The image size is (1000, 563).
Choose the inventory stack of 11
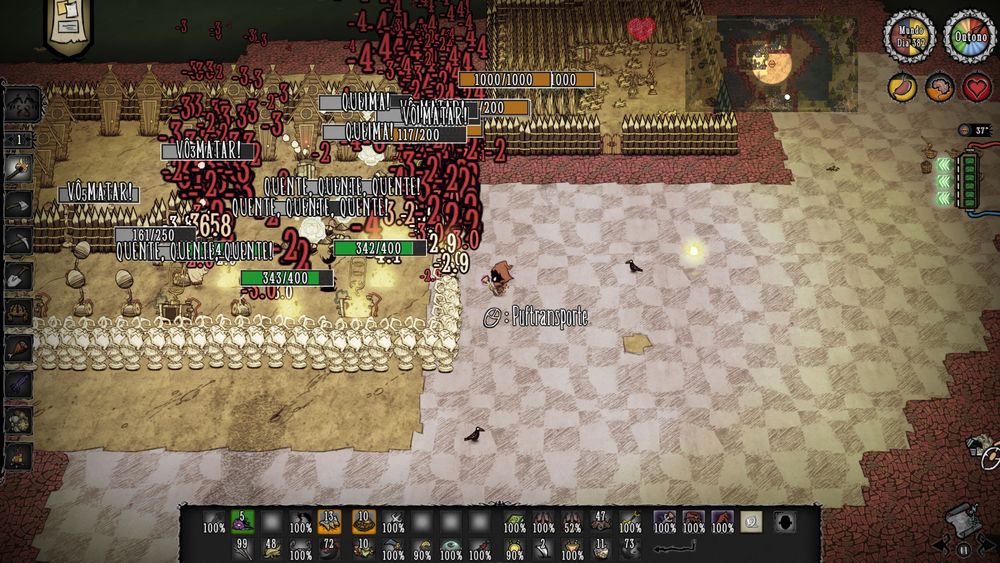coord(601,548)
